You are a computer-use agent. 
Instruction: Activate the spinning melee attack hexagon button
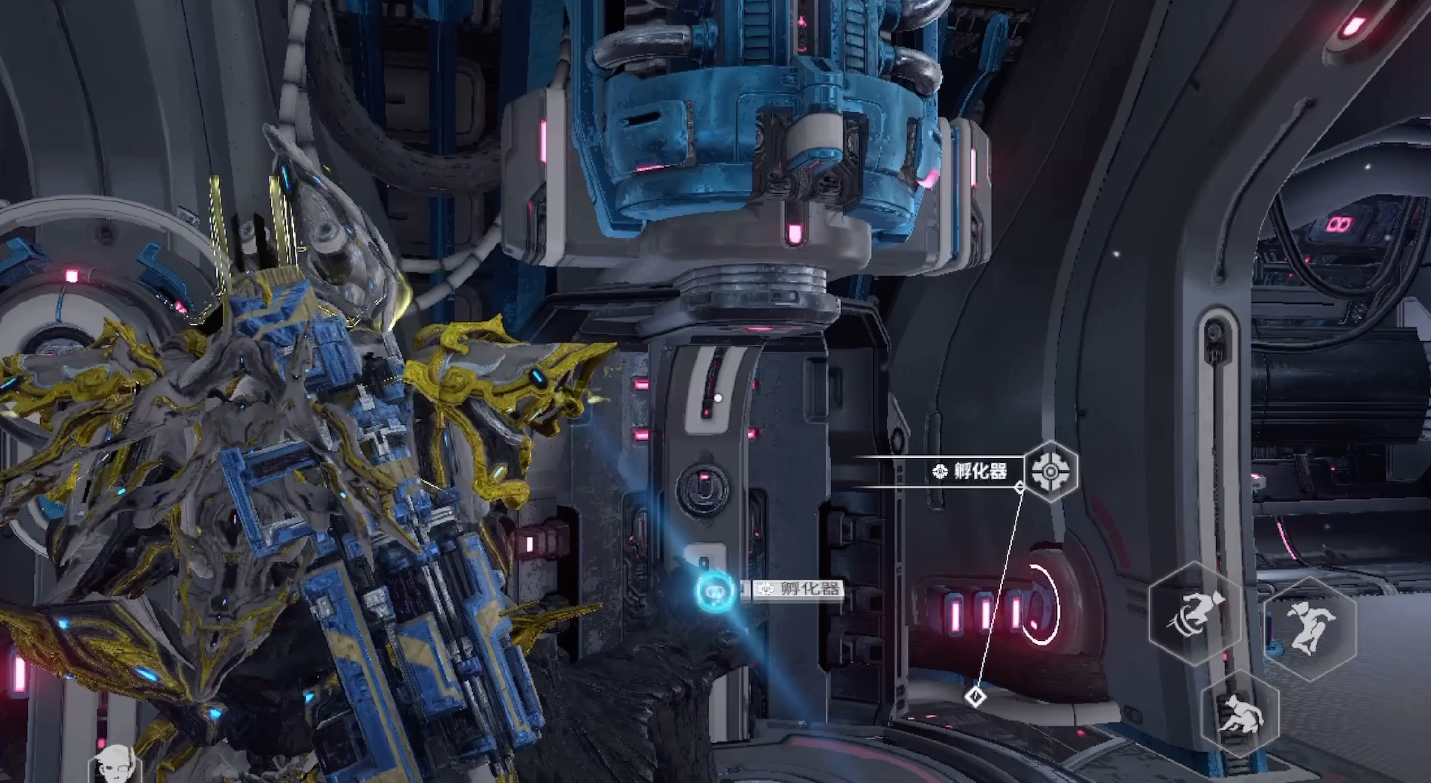coord(1198,611)
